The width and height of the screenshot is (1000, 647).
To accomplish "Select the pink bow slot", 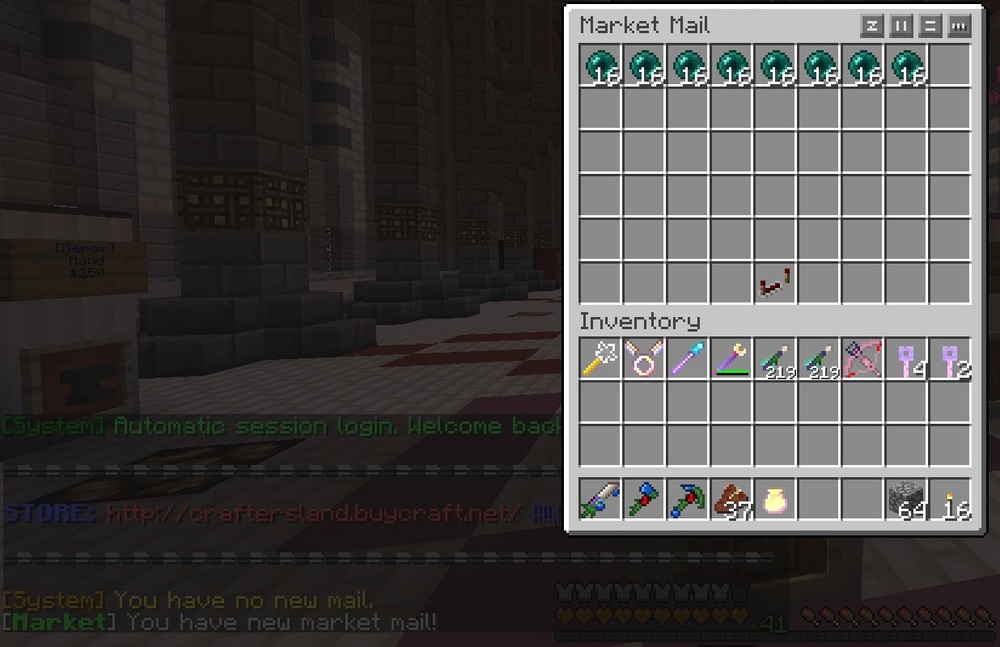I will pos(862,359).
